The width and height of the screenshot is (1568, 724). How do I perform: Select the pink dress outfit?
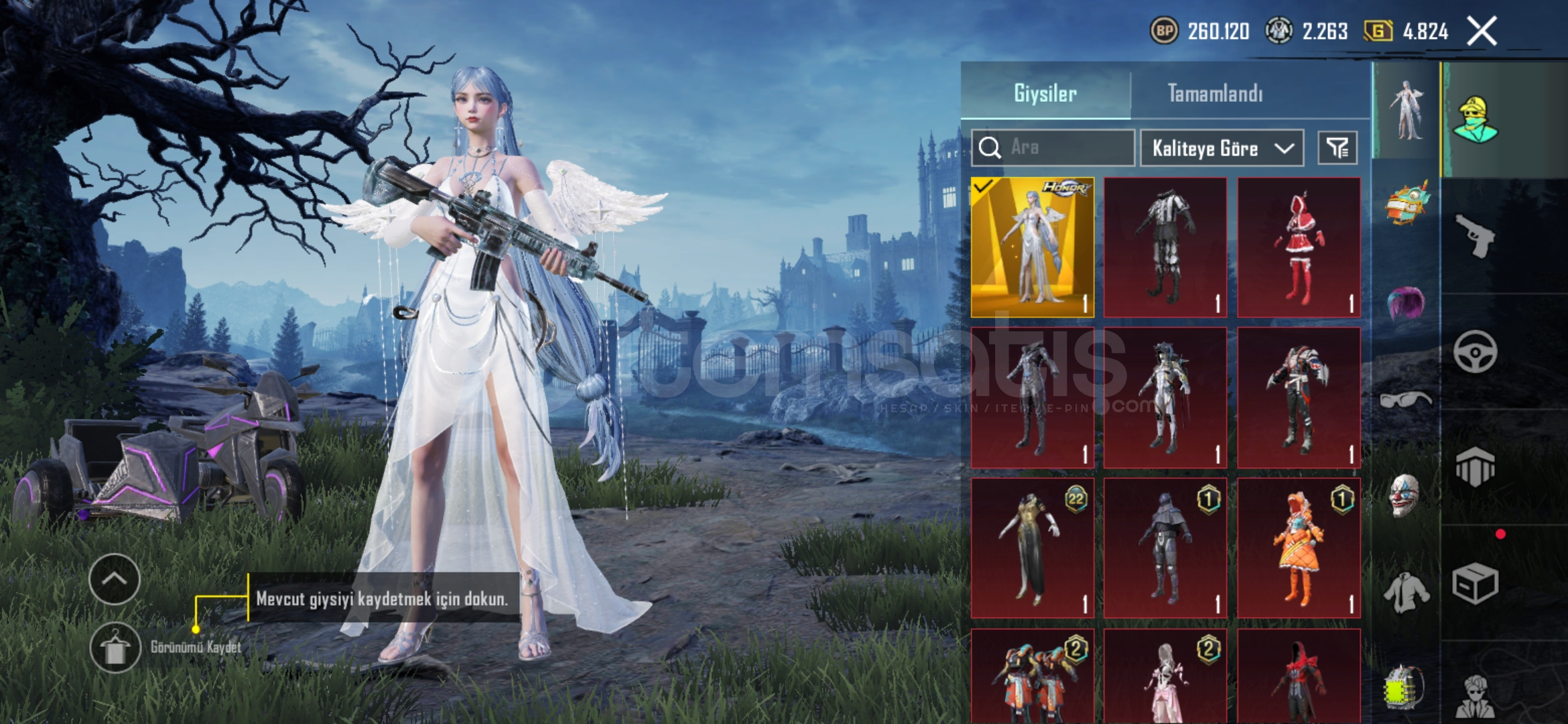tap(1165, 676)
